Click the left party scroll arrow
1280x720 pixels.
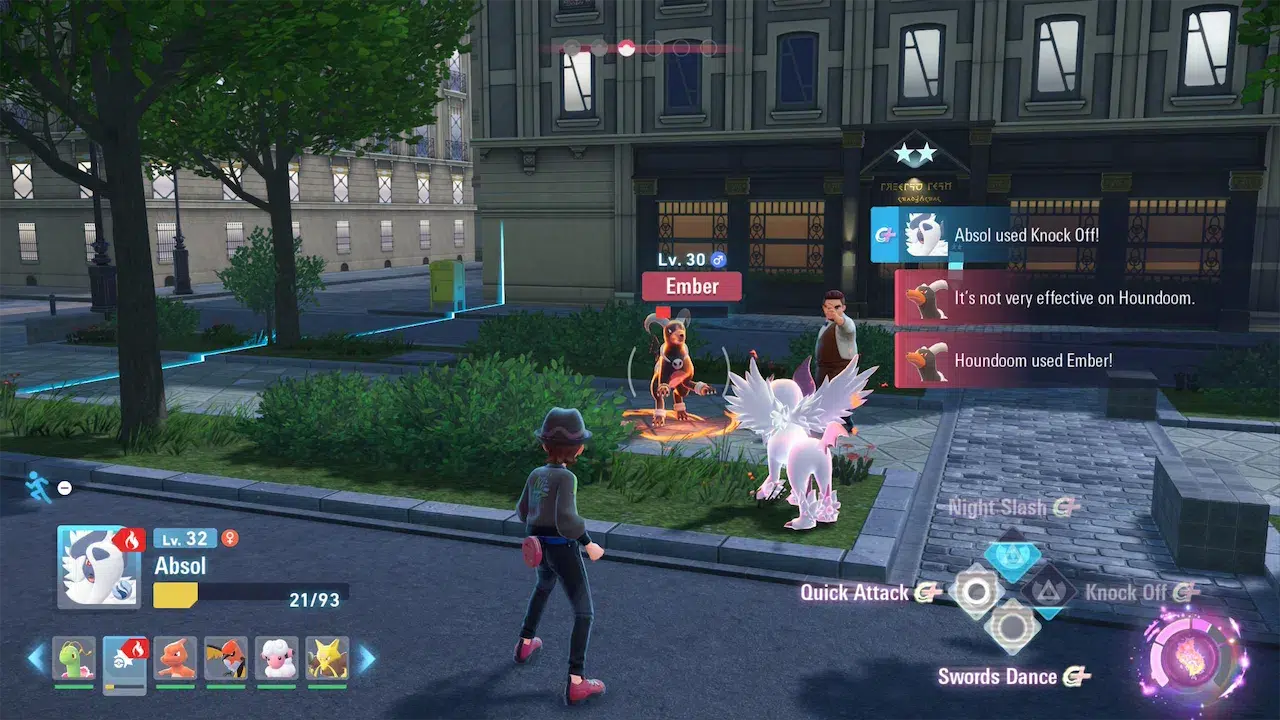36,658
